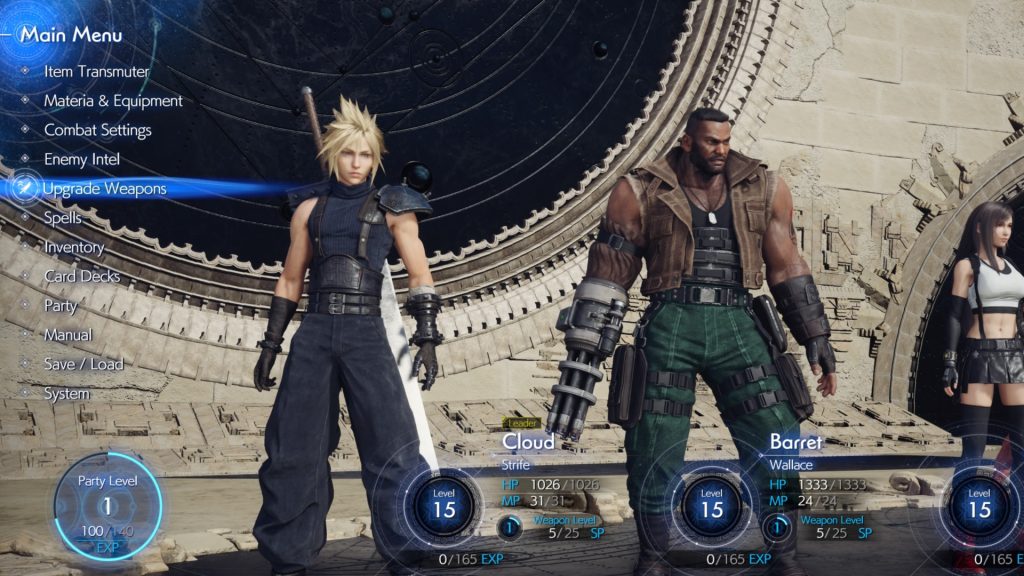Screen dimensions: 1024x576
Task: Select the Party menu entry
Action: [61, 305]
